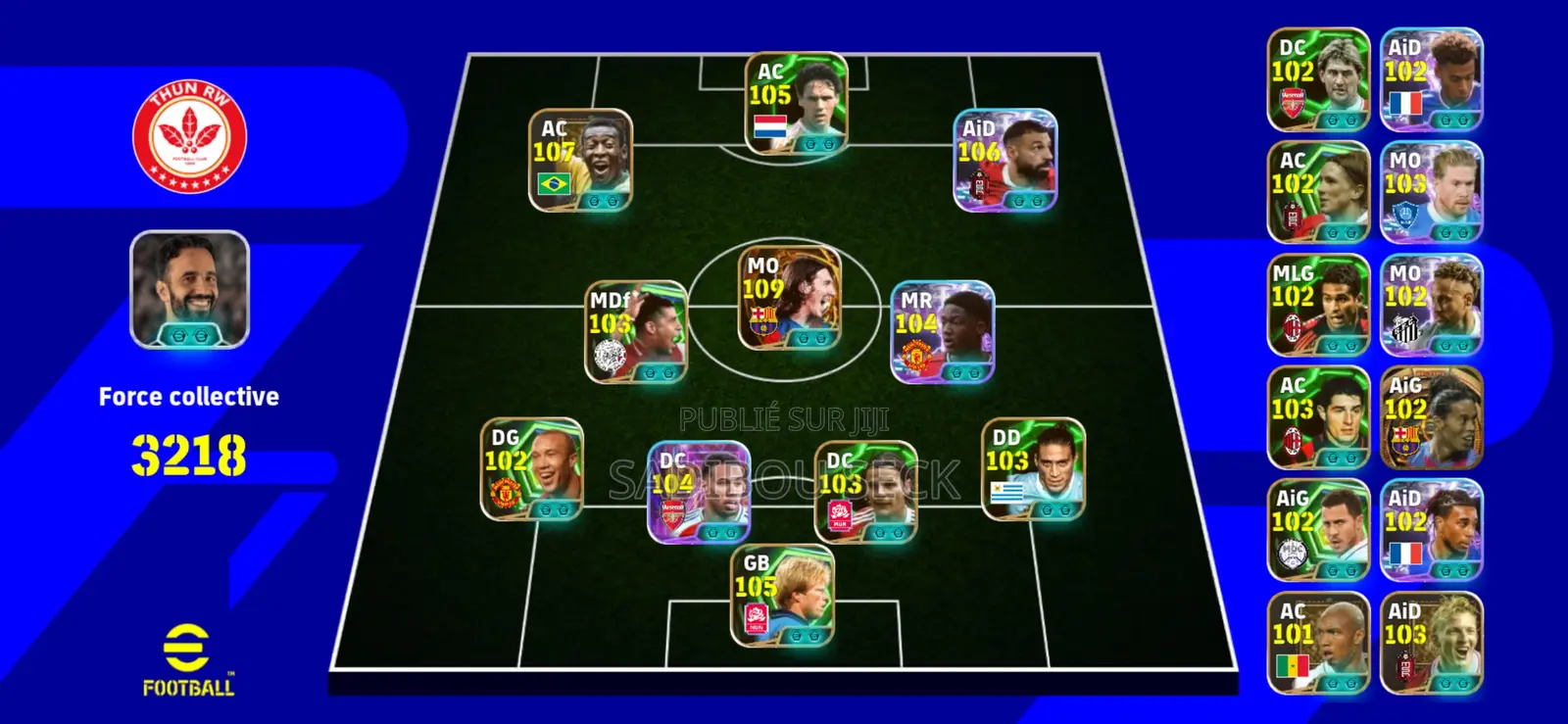The image size is (1568, 724).
Task: Select the AC 107 Brazil striker card
Action: [x=580, y=161]
